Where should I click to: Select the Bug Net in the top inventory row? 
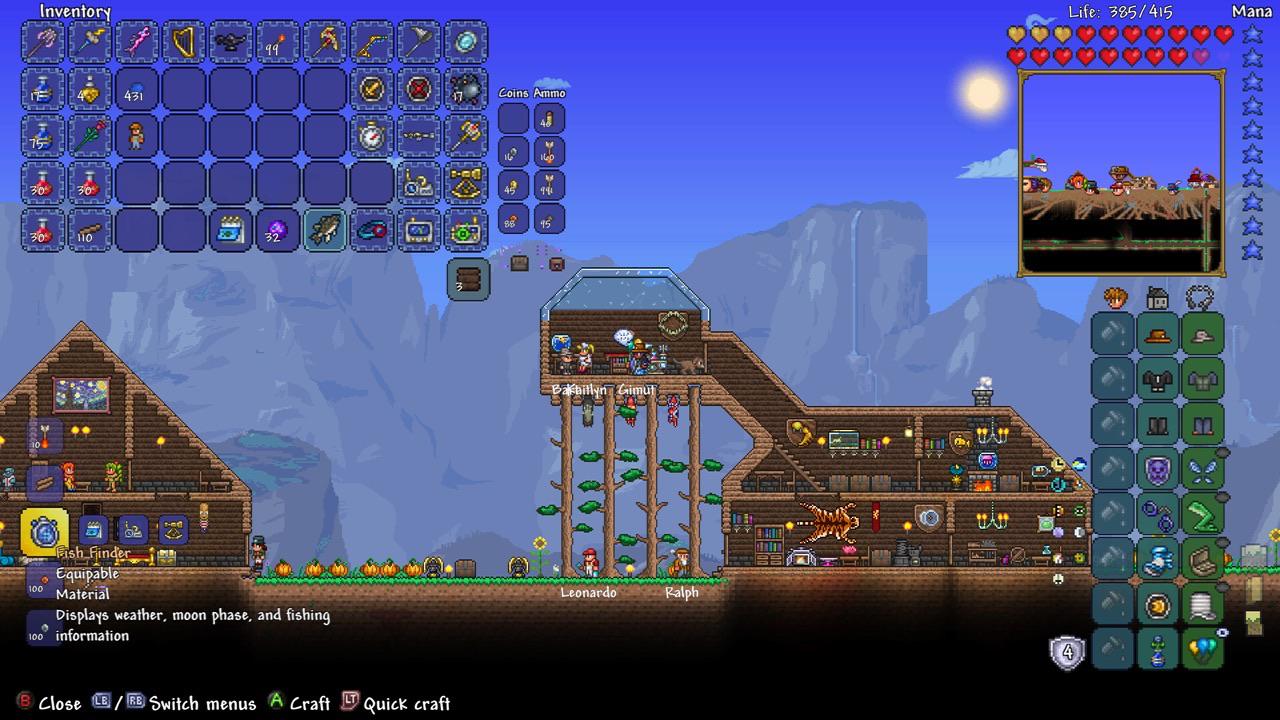[x=419, y=44]
